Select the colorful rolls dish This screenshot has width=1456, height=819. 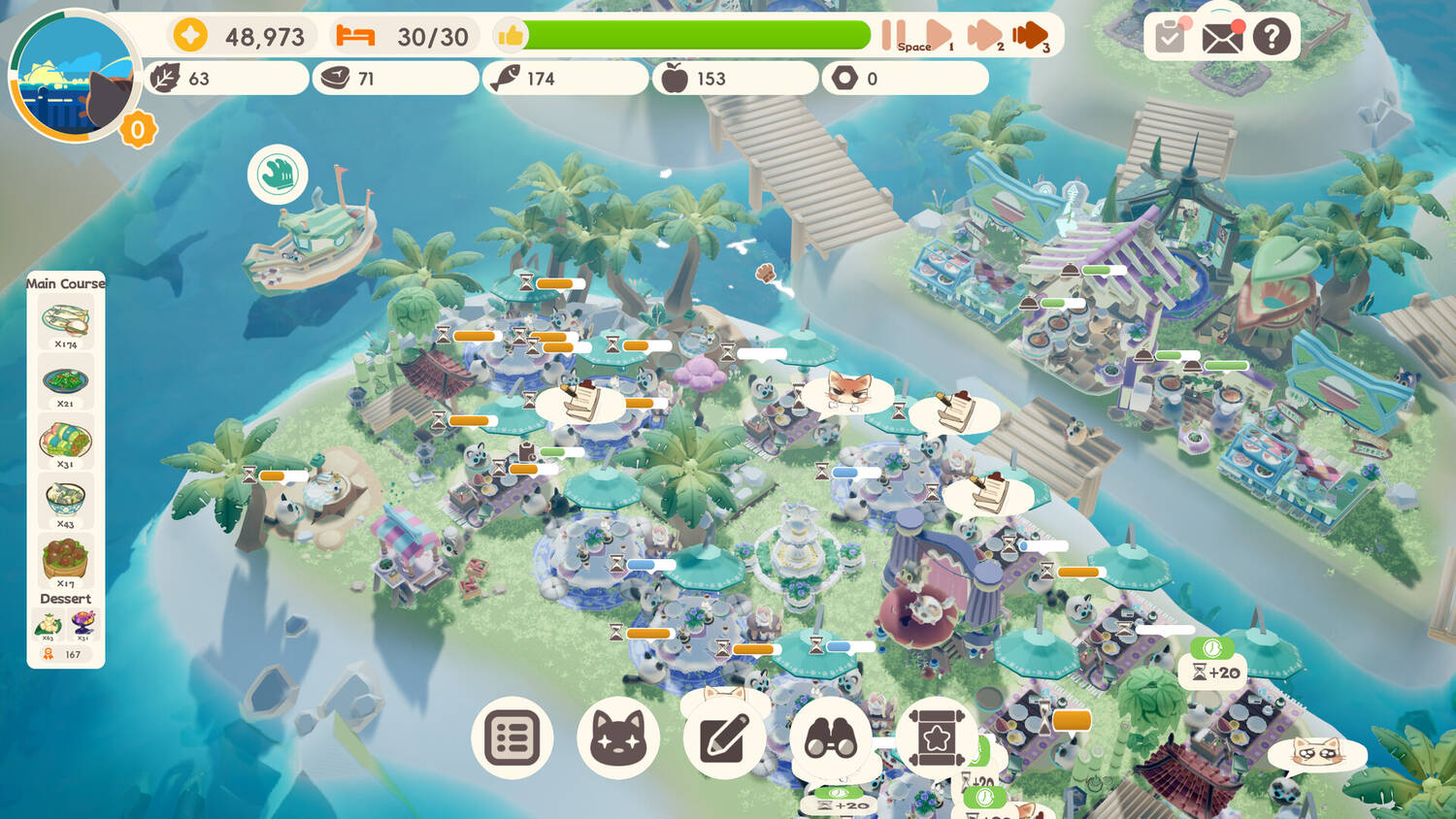point(65,441)
